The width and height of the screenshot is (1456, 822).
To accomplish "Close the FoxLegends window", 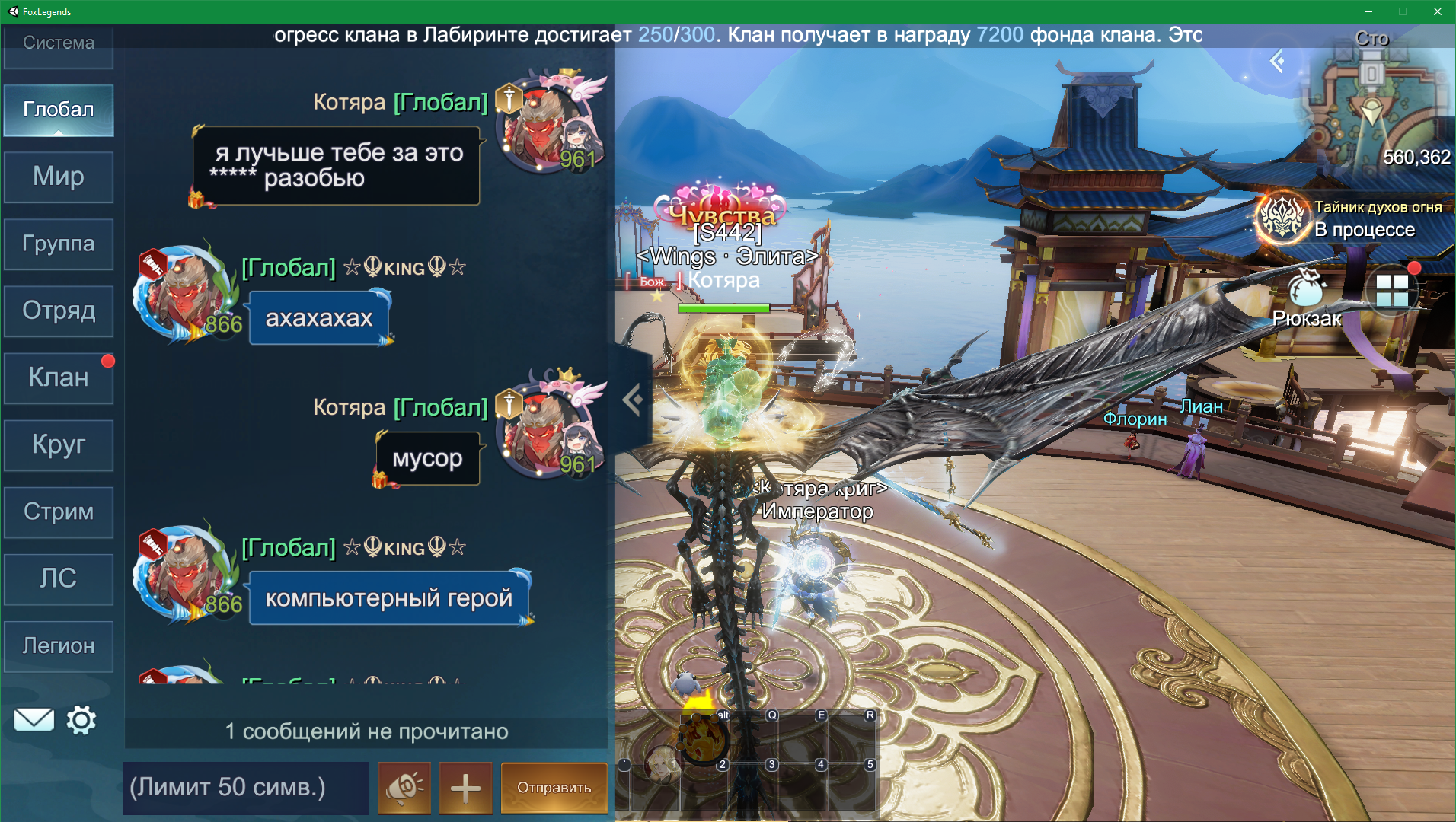I will 1437,11.
